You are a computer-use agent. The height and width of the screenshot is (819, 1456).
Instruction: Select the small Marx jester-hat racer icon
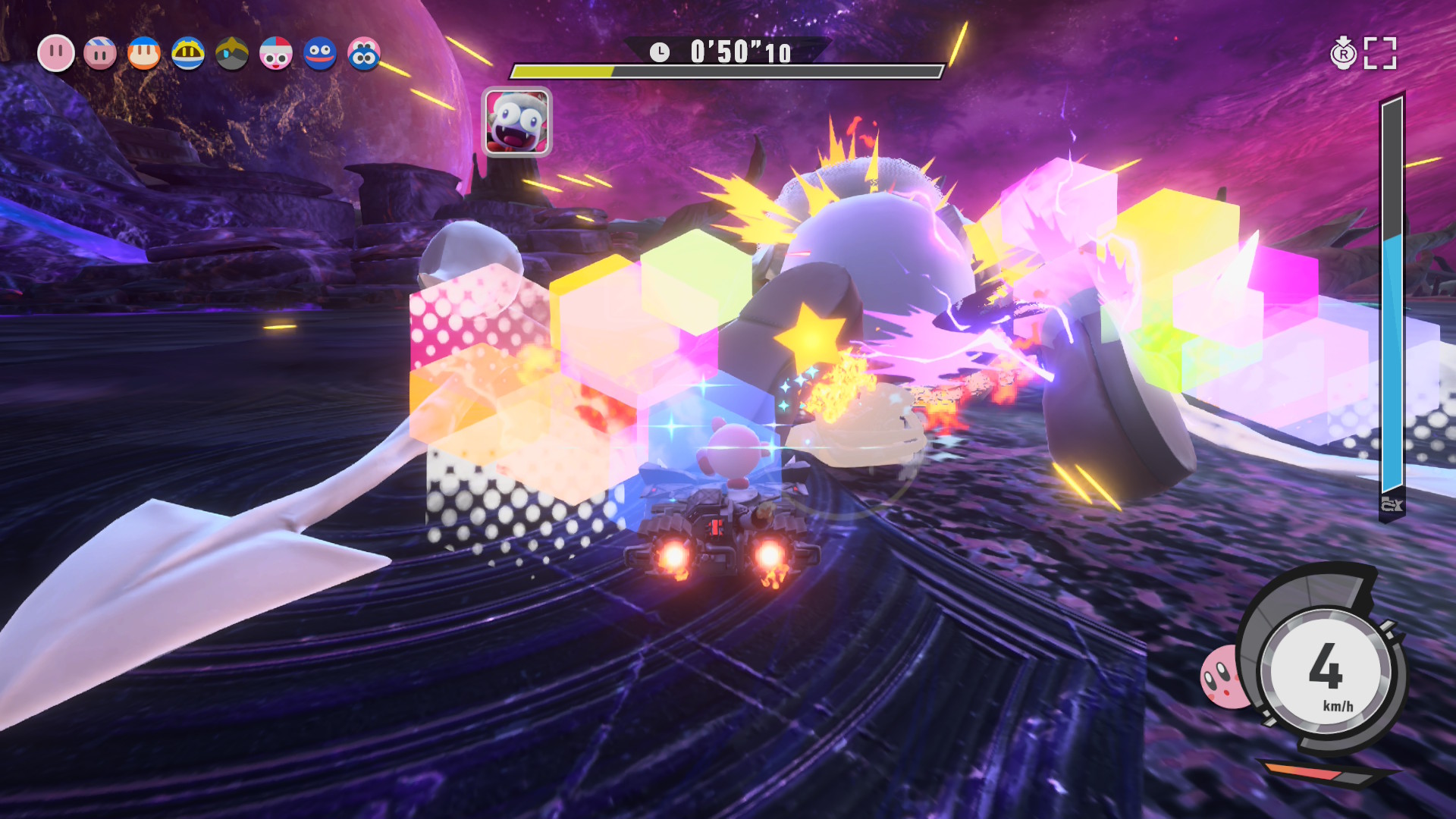click(x=276, y=54)
